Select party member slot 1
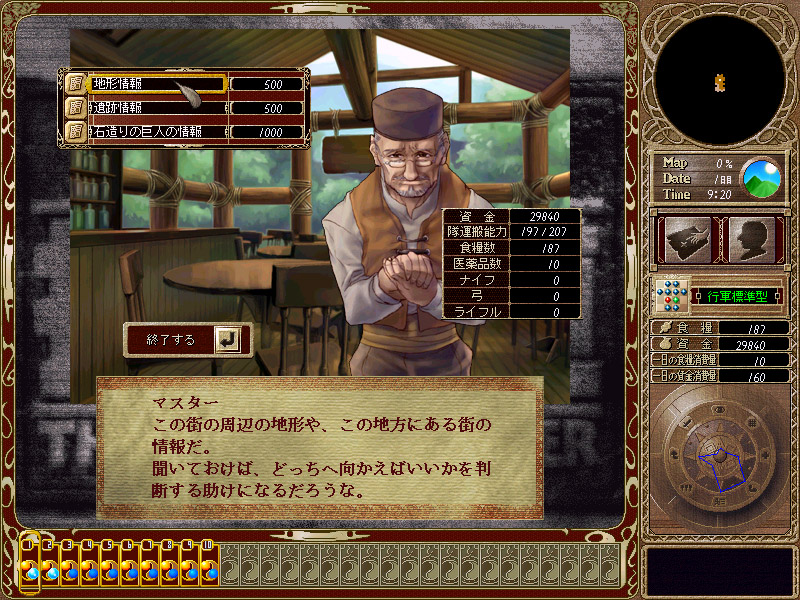Screen dimensions: 800x600 30,565
